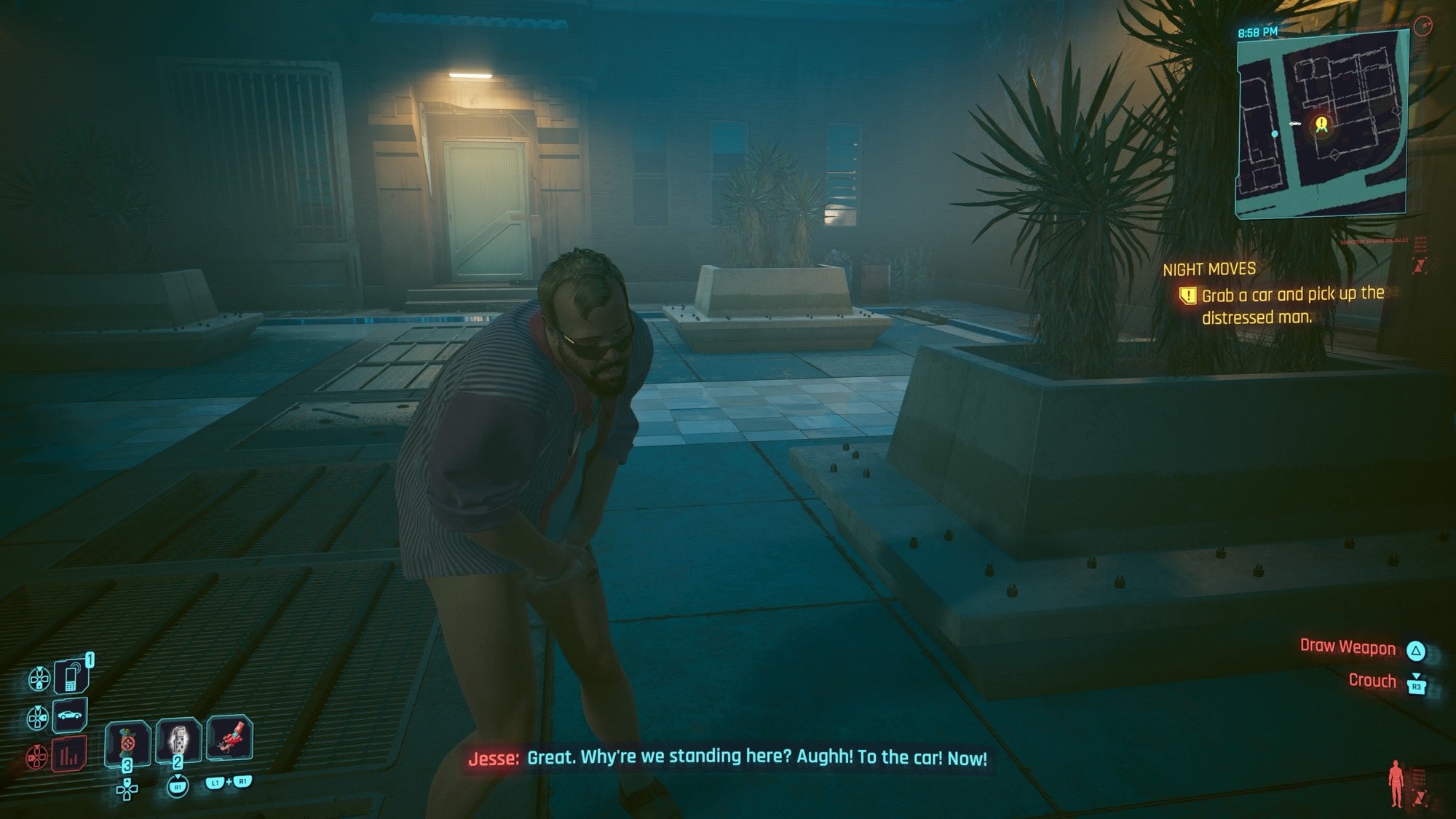Open the phone icon in the HUD
Viewport: 1456px width, 819px height.
(71, 676)
